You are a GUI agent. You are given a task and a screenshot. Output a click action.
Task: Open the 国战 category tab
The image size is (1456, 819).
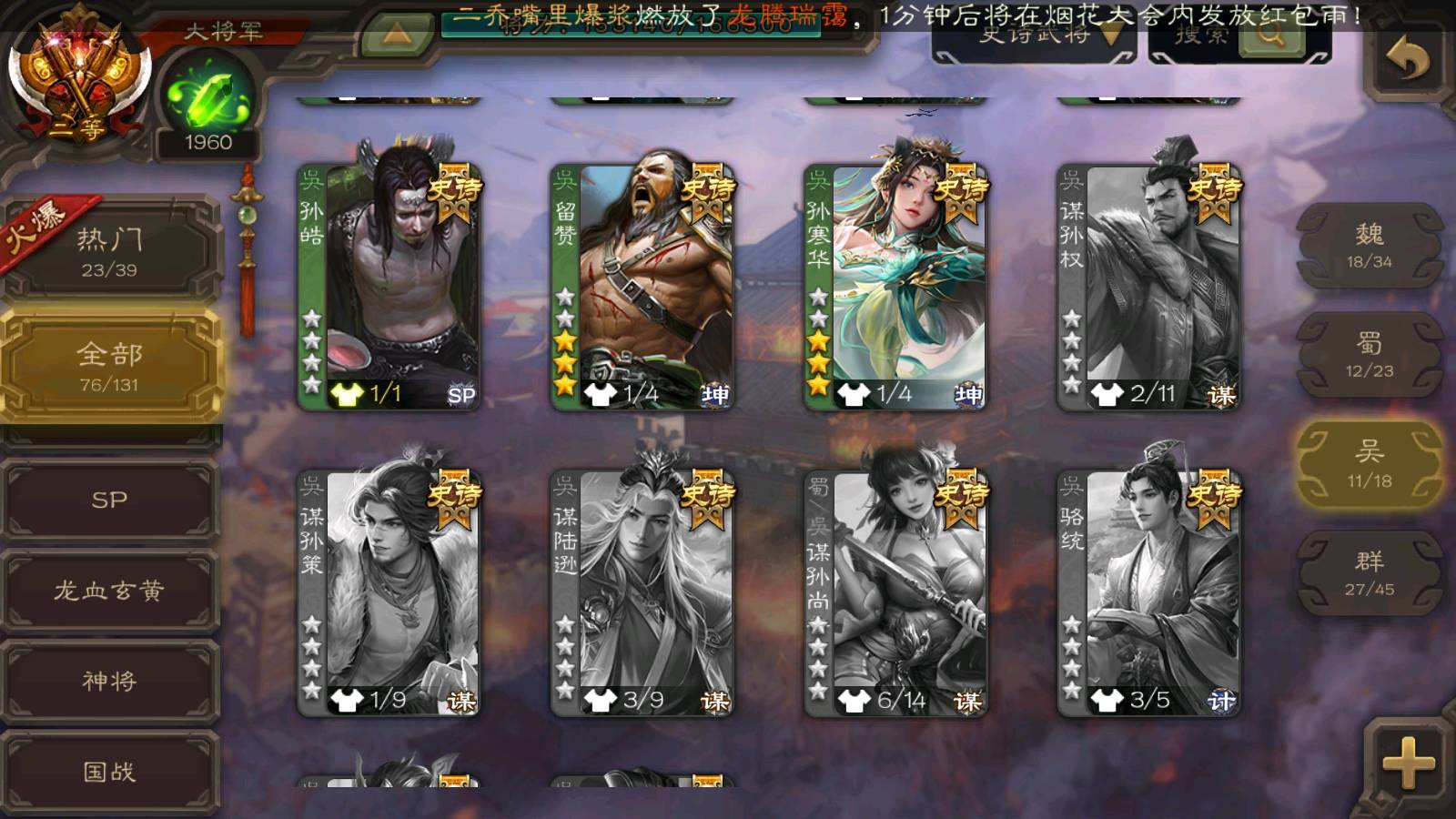(x=109, y=772)
